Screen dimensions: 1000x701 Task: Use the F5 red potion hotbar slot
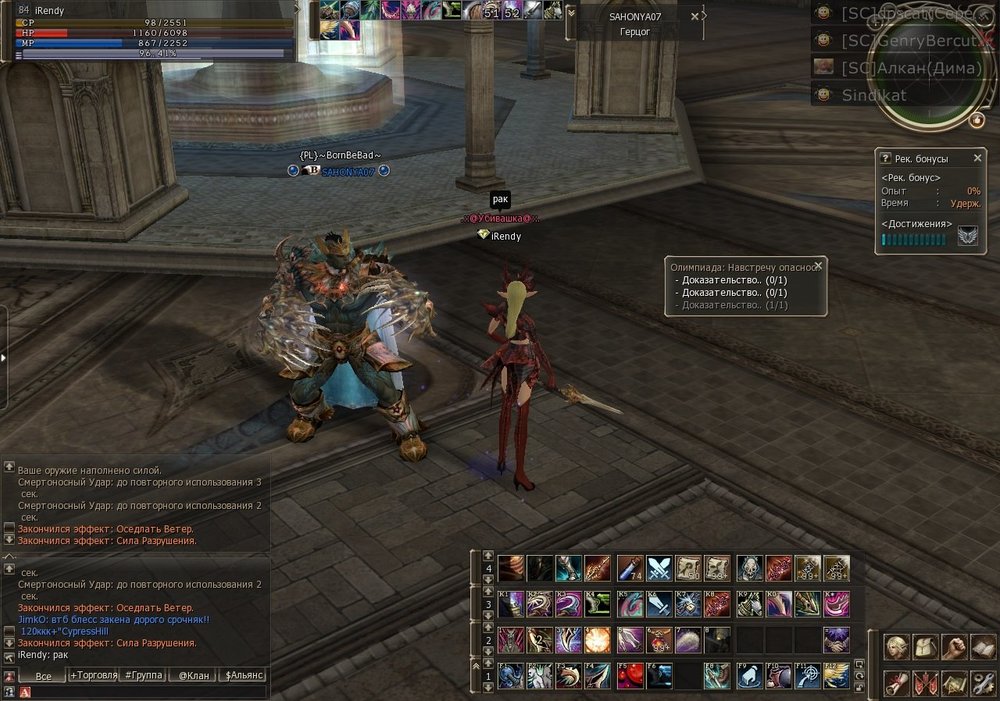(629, 676)
